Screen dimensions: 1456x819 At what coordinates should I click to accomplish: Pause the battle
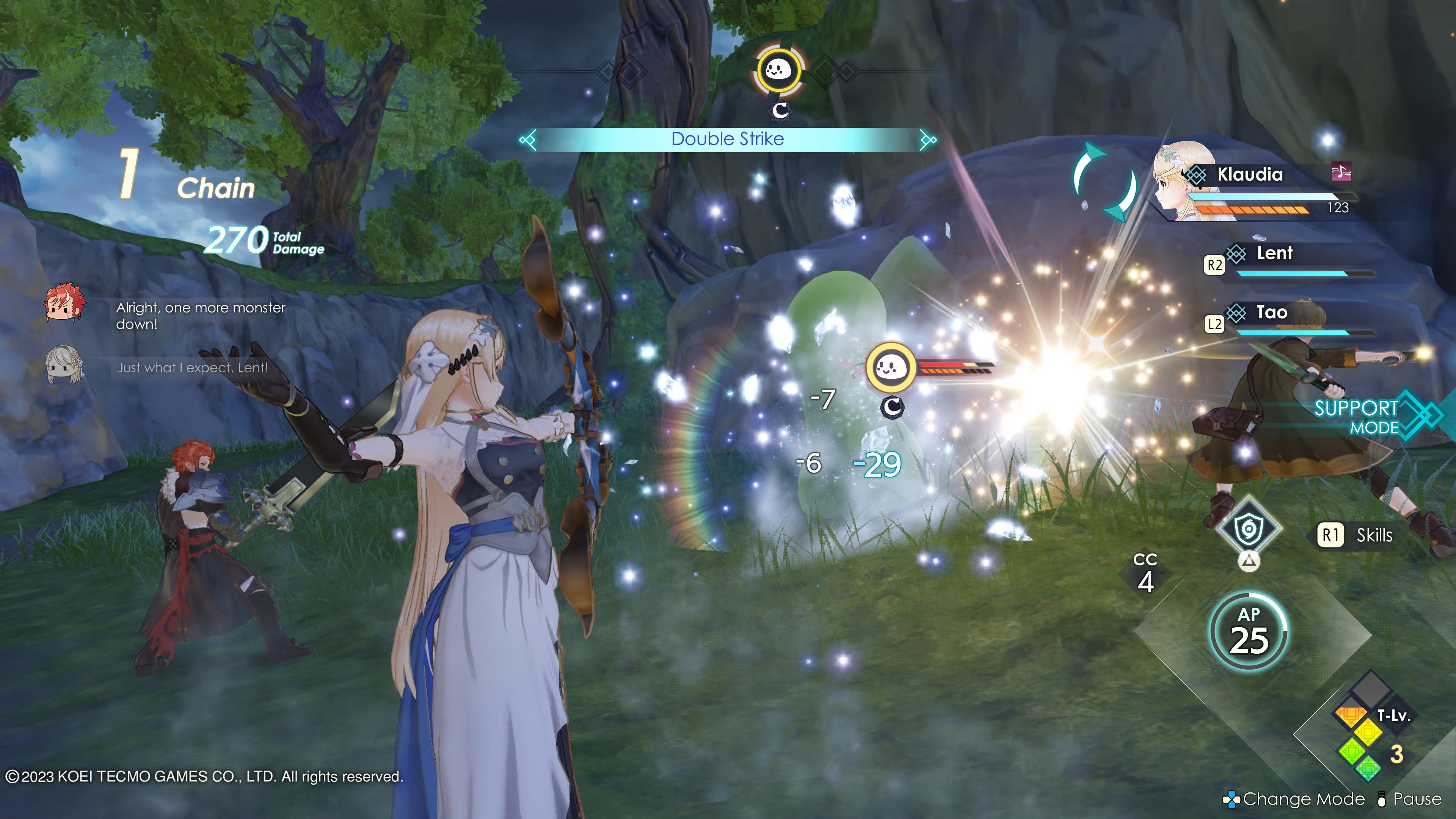(1410, 799)
